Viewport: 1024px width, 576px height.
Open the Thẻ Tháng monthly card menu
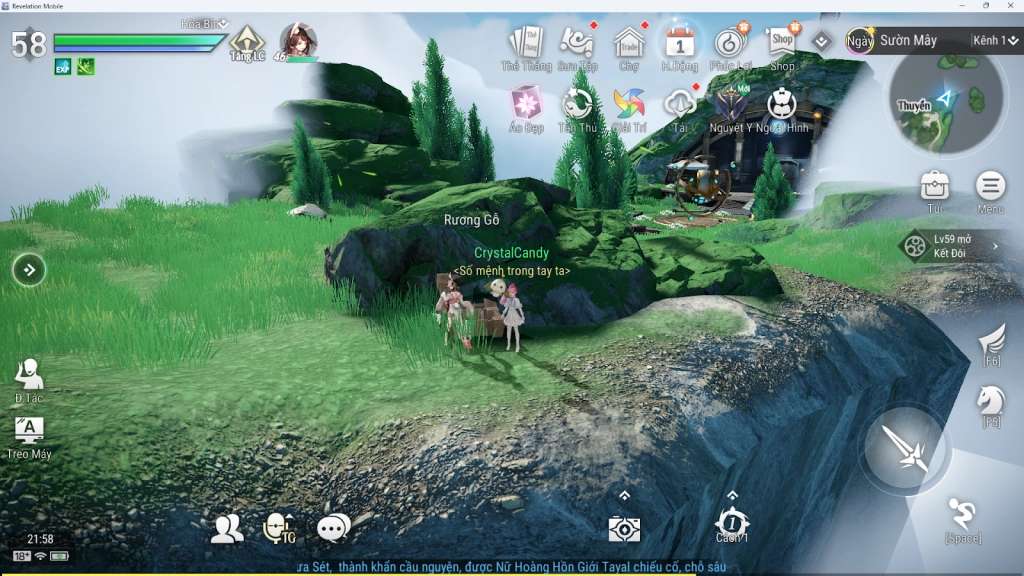point(526,44)
